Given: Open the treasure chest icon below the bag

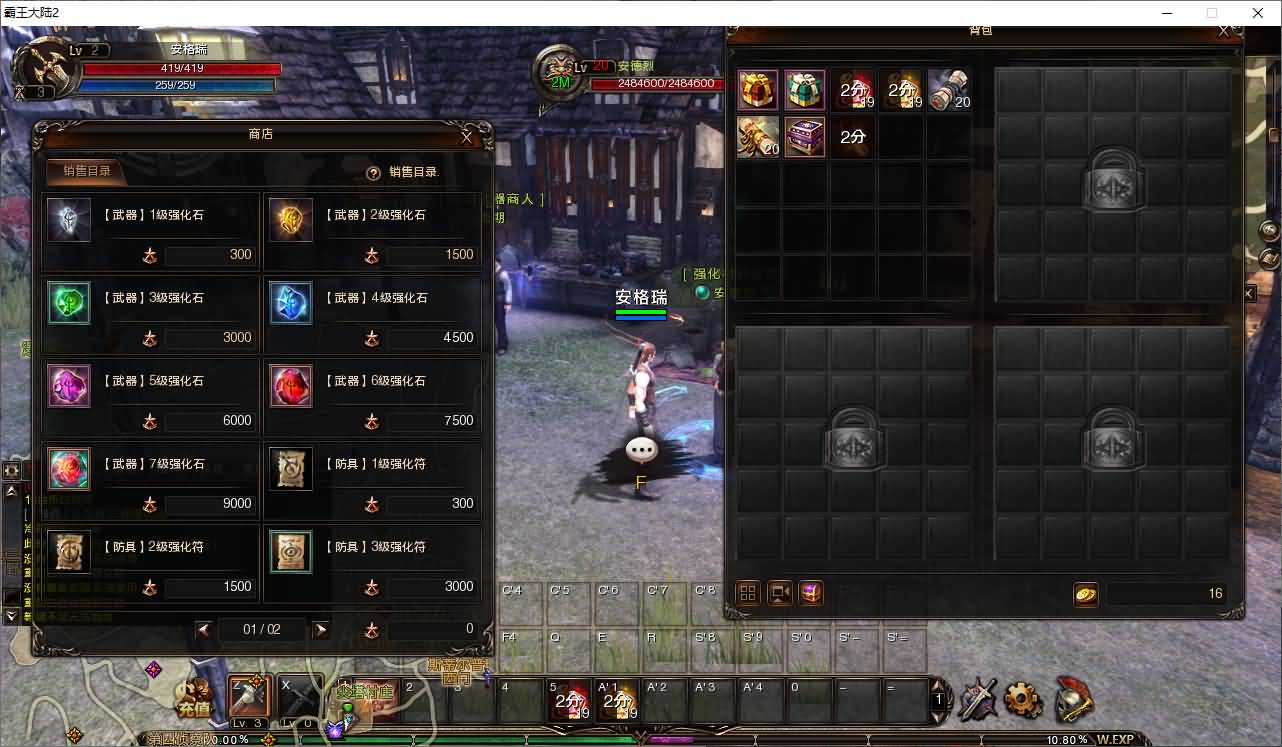Looking at the screenshot, I should pyautogui.click(x=810, y=593).
